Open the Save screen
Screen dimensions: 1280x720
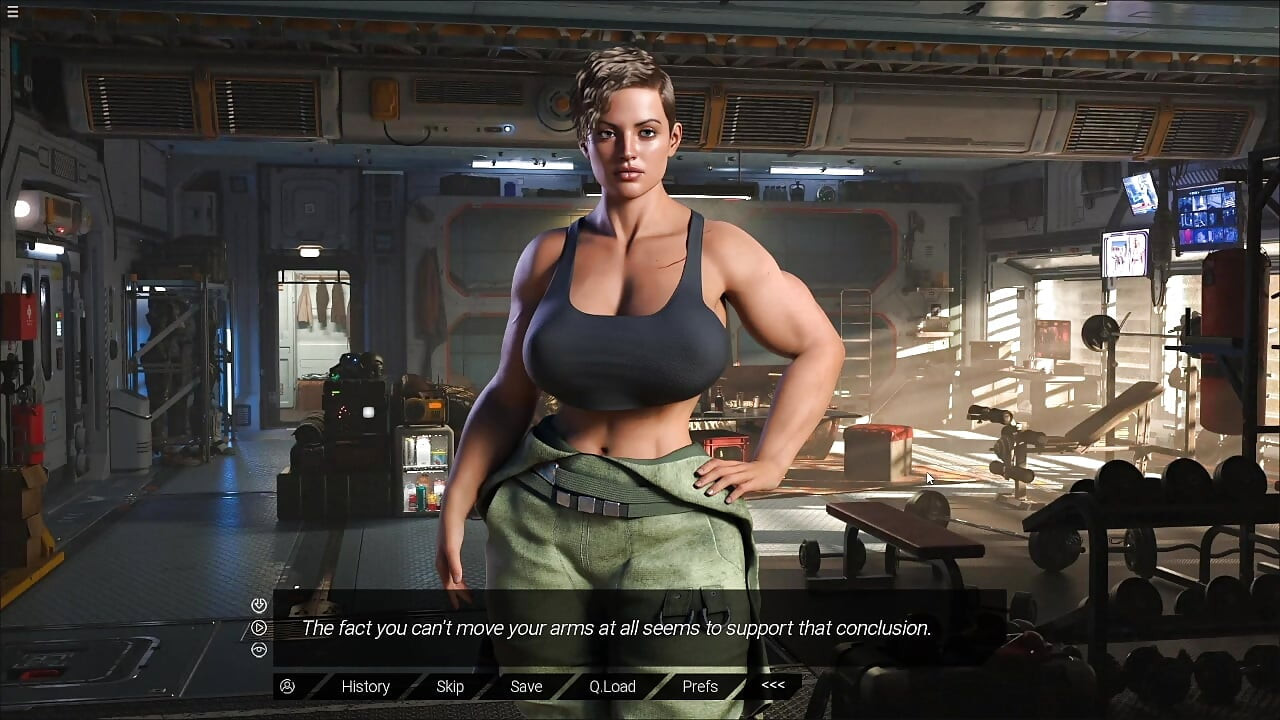tap(526, 686)
